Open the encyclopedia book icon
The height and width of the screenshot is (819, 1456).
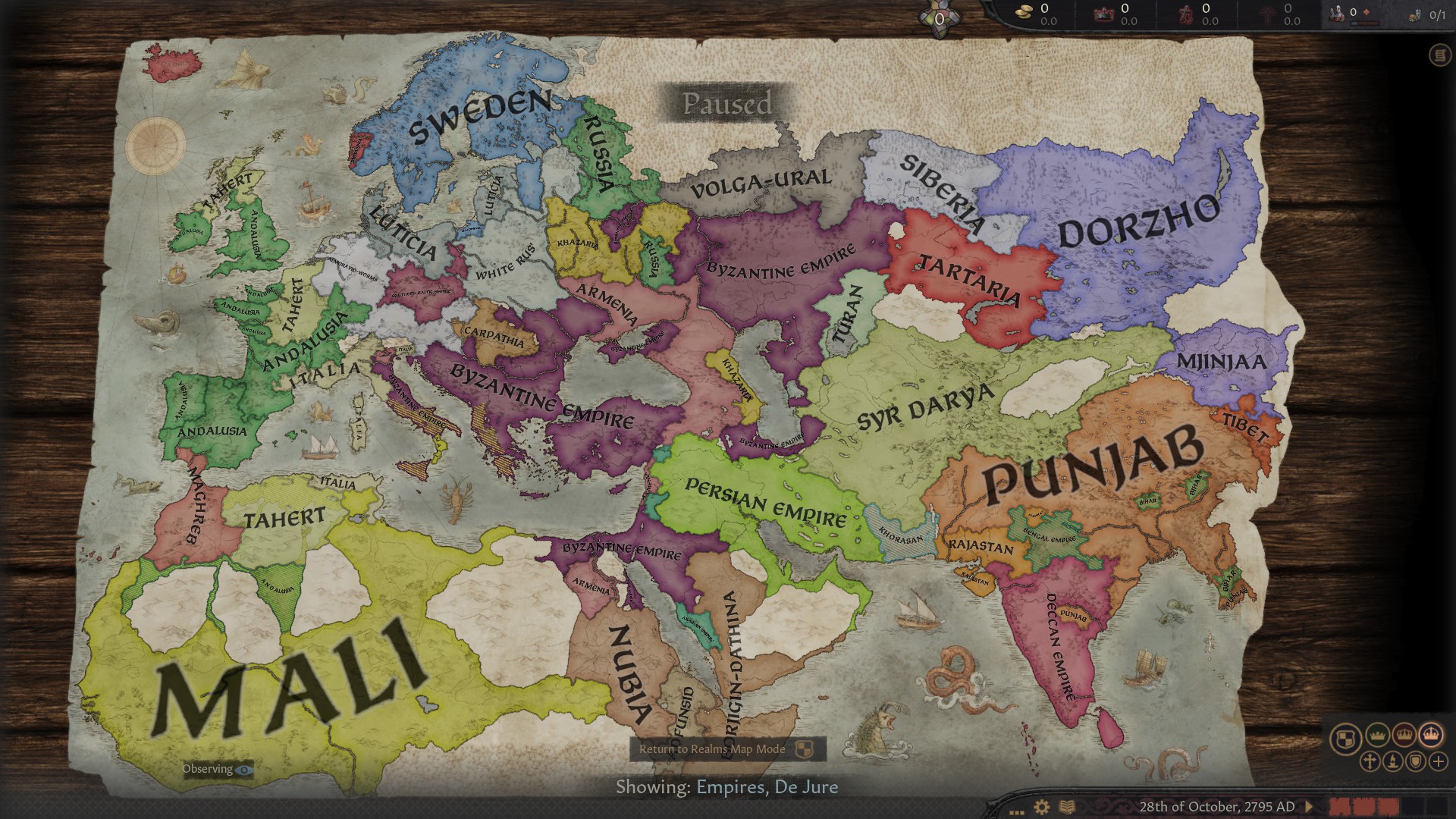[1066, 807]
